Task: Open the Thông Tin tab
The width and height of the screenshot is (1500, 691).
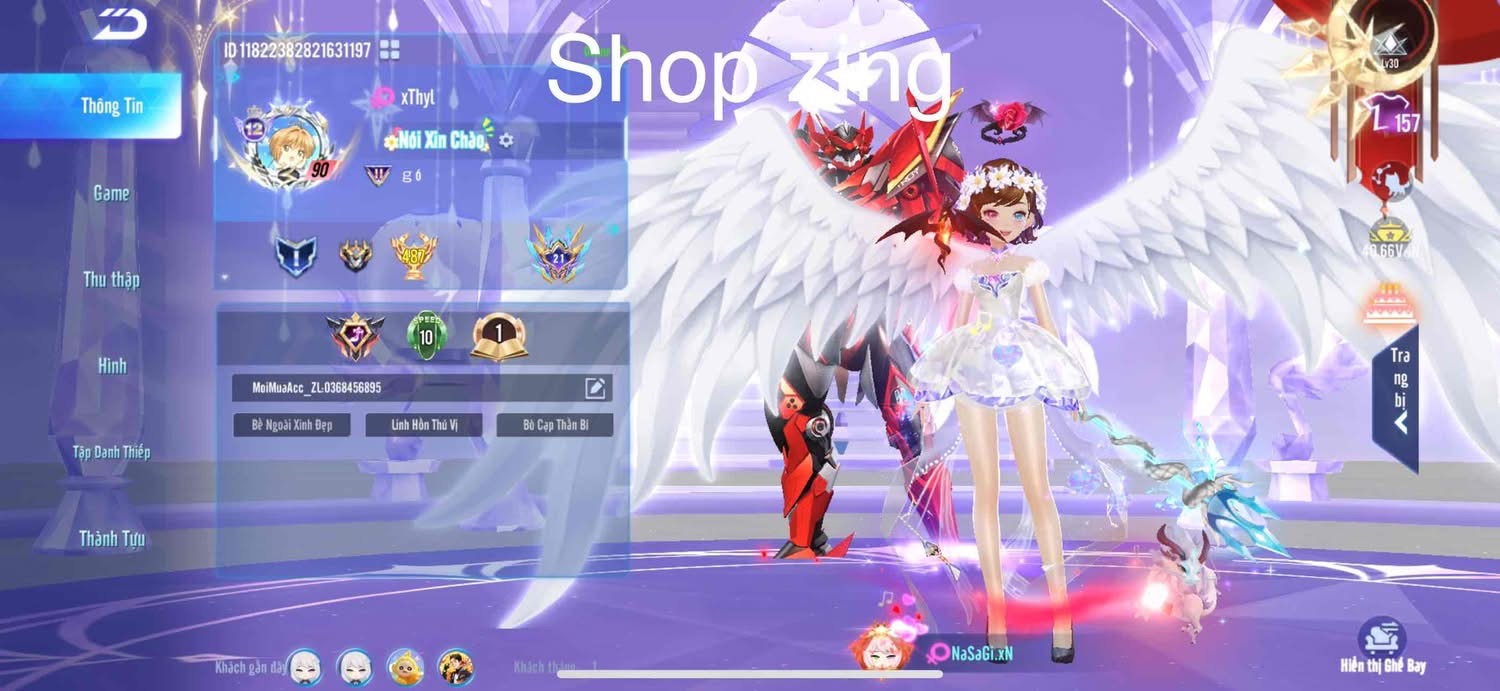Action: [x=112, y=106]
